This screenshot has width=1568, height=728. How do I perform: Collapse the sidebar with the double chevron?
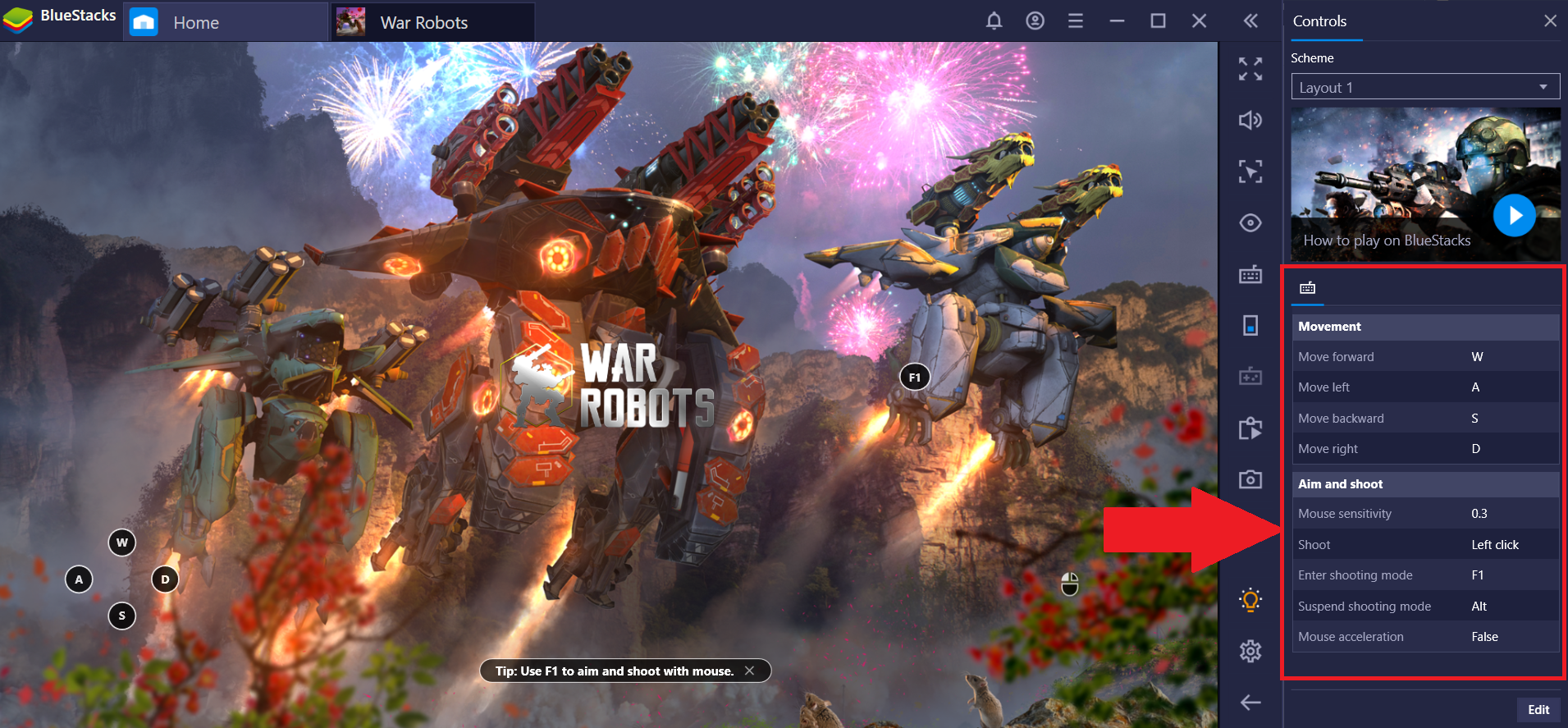pyautogui.click(x=1250, y=21)
